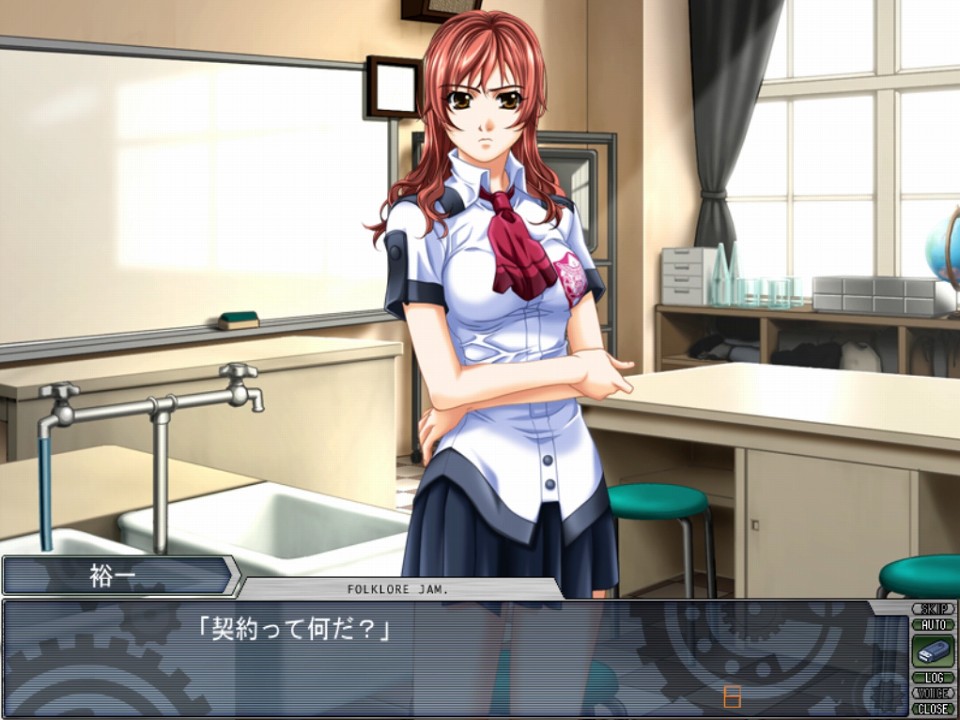Activate the SKIP button
Screen dimensions: 960x720
[x=933, y=608]
